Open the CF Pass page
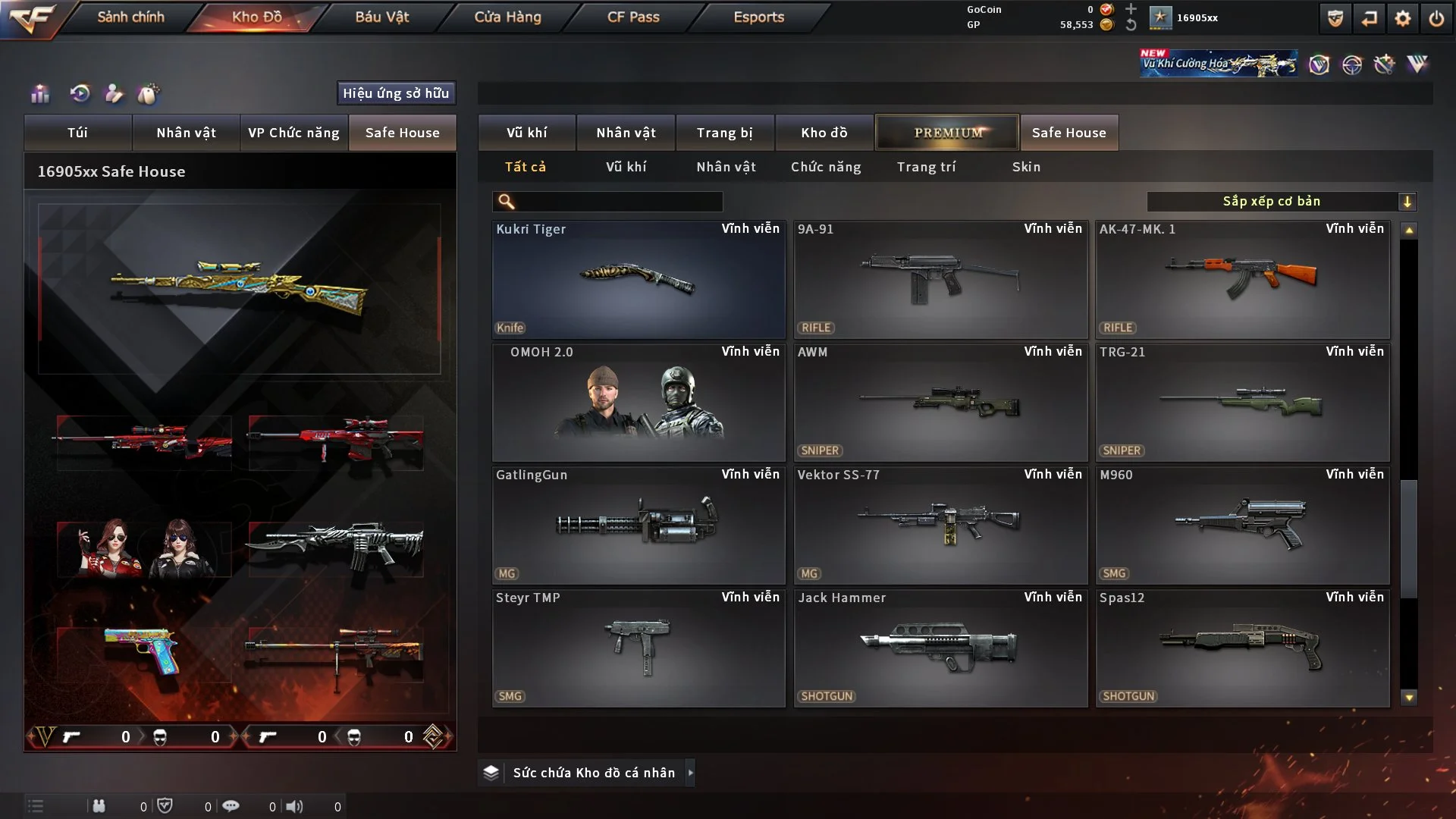 (x=633, y=17)
